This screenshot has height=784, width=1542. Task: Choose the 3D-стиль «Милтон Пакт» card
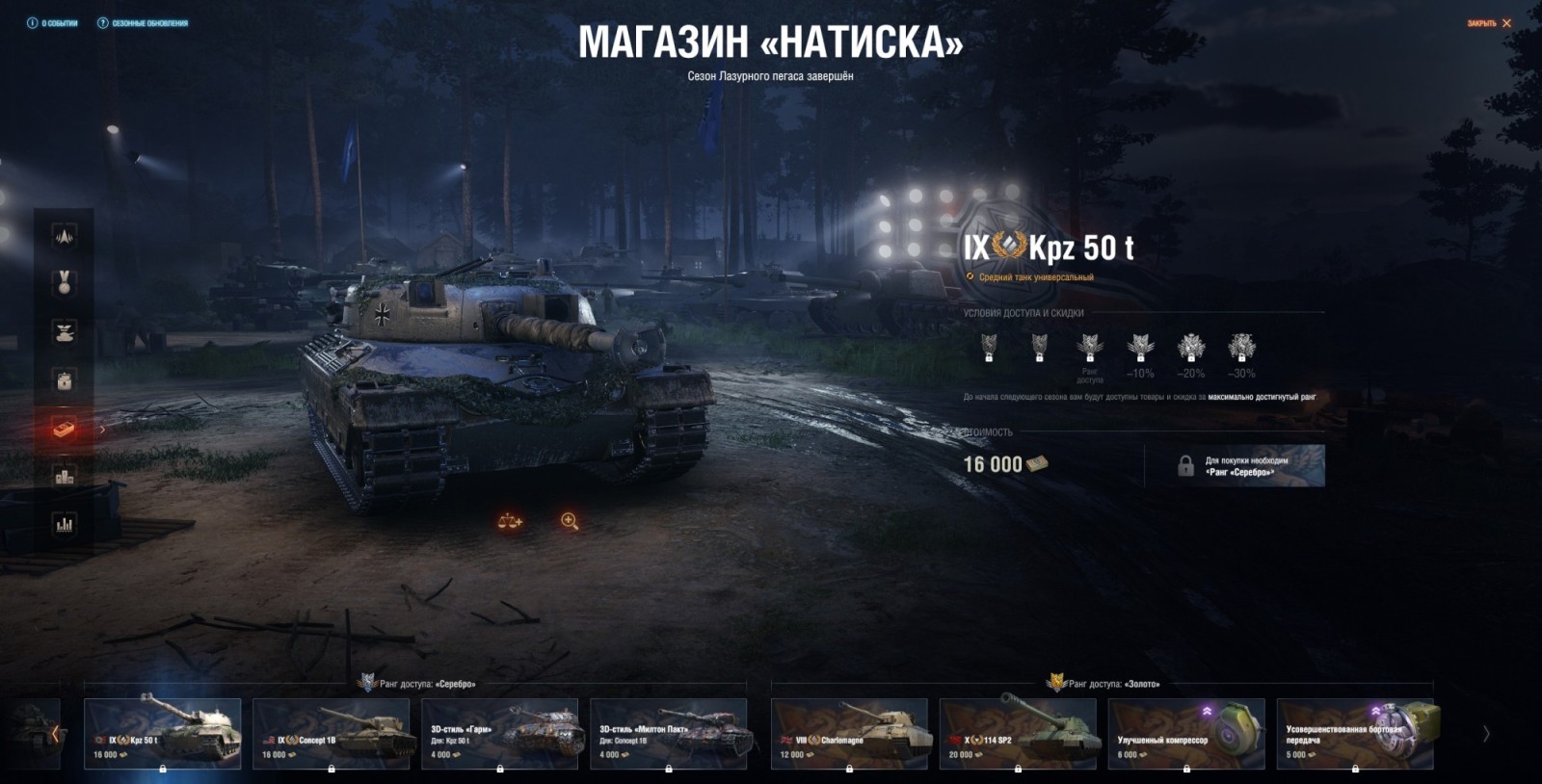pyautogui.click(x=668, y=733)
